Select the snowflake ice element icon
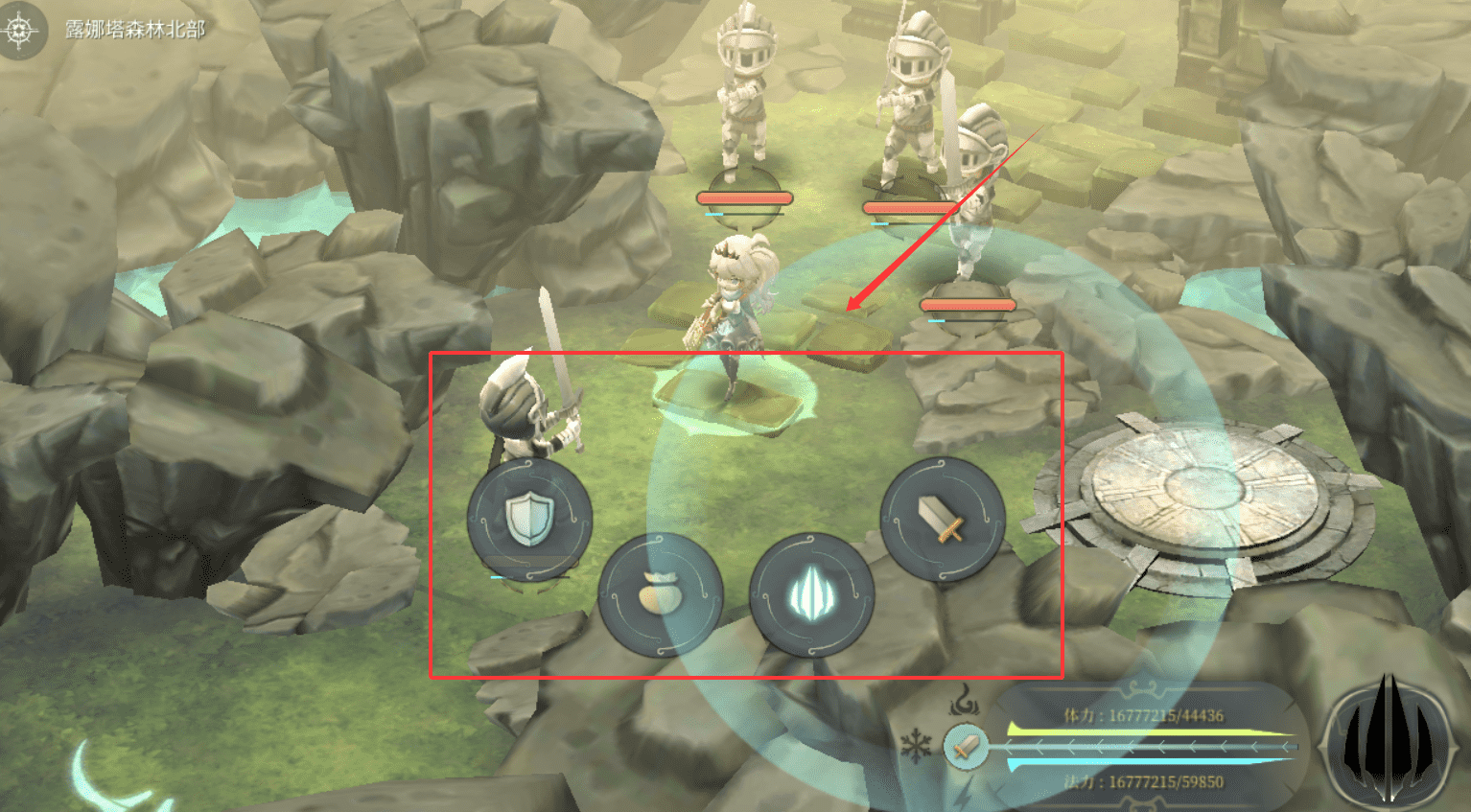The width and height of the screenshot is (1471, 812). coord(917,746)
